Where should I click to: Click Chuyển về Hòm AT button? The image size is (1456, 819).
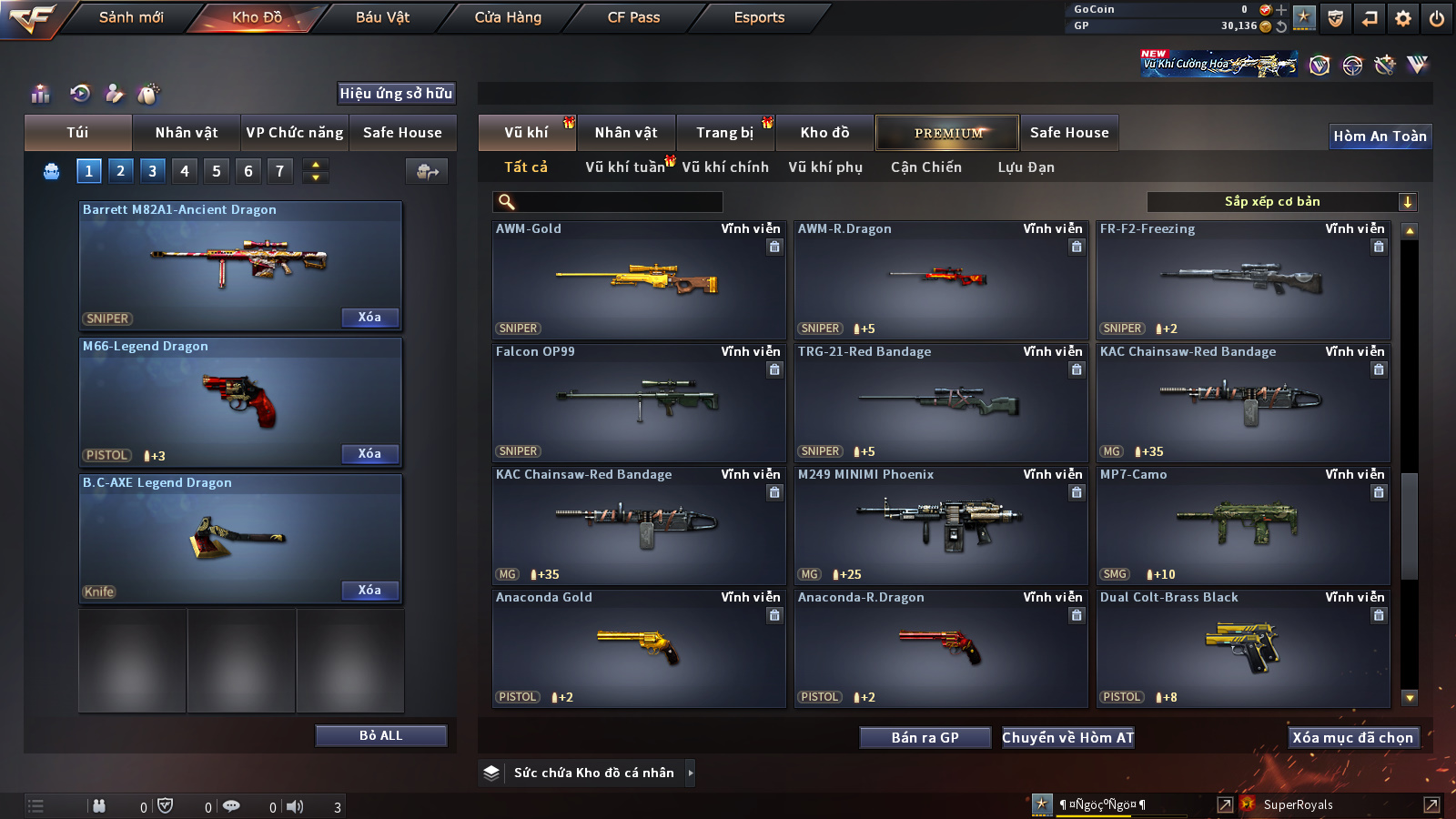point(1067,738)
